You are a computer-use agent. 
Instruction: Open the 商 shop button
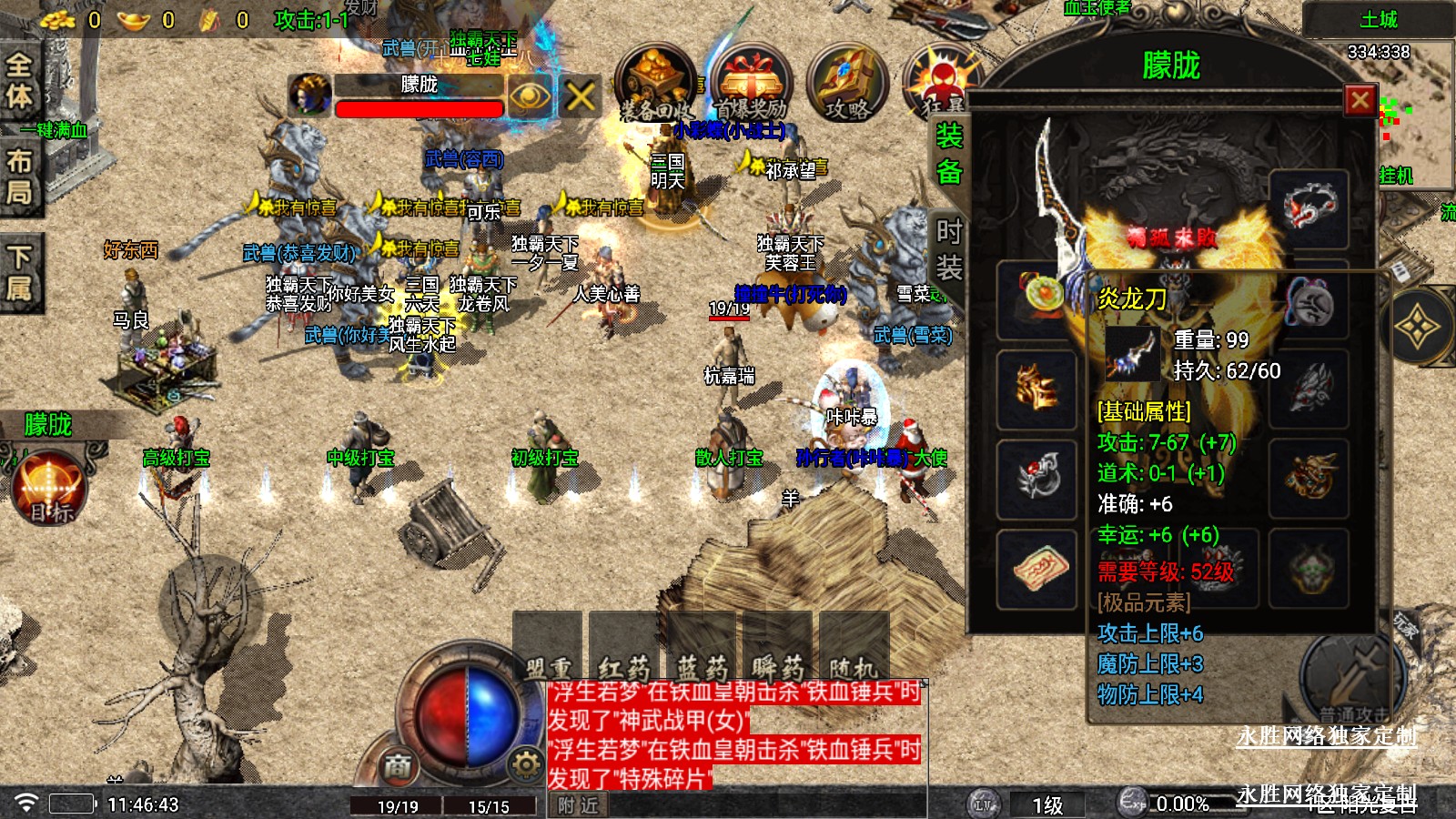click(x=397, y=766)
